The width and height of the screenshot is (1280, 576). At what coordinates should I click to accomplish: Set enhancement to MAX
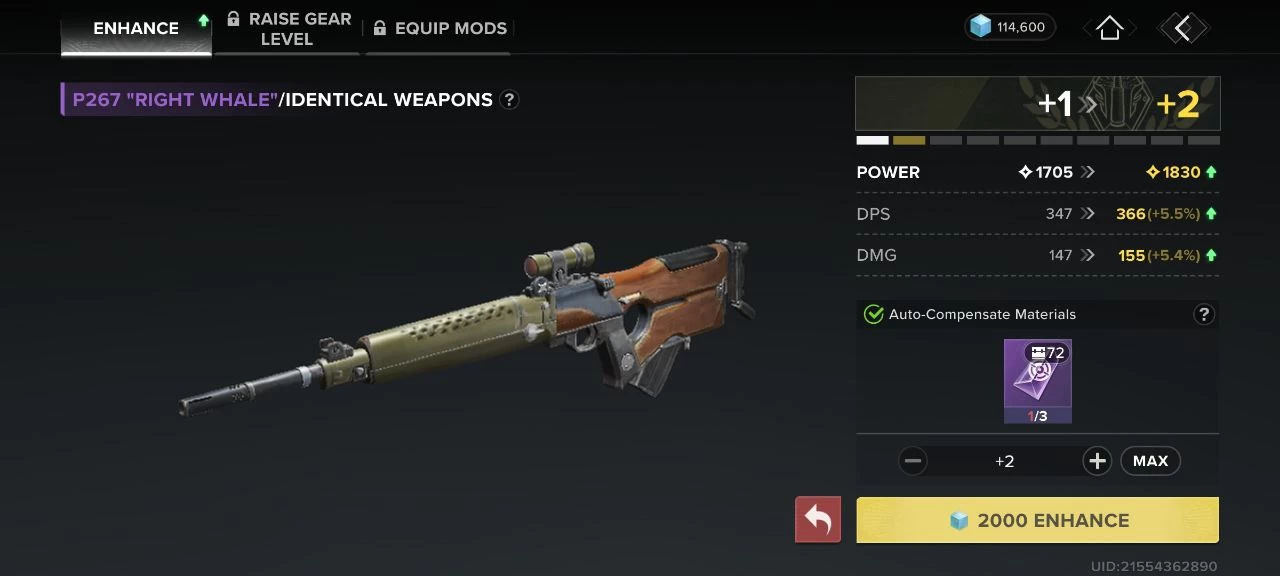tap(1150, 461)
